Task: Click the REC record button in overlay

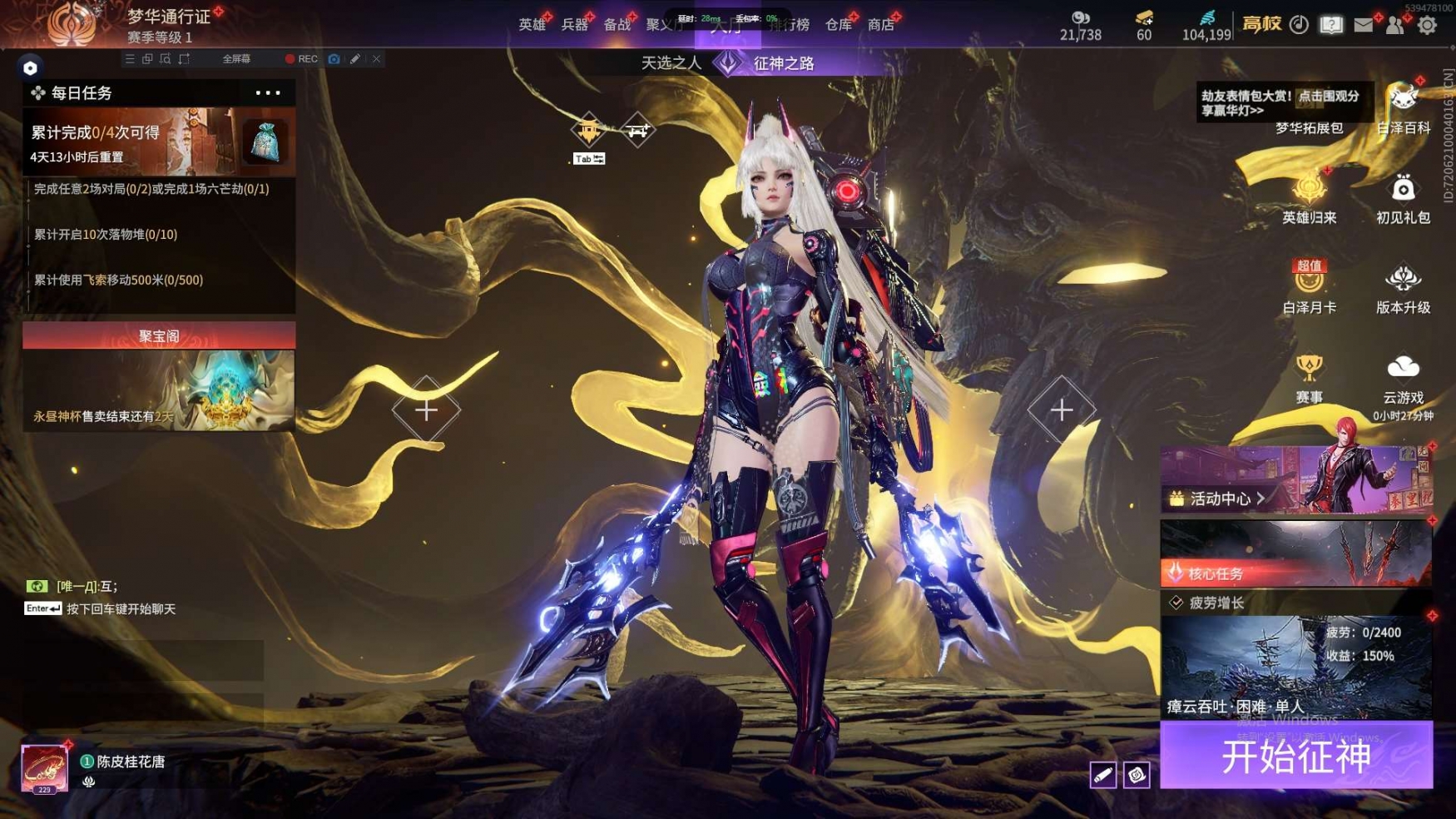Action: [301, 59]
